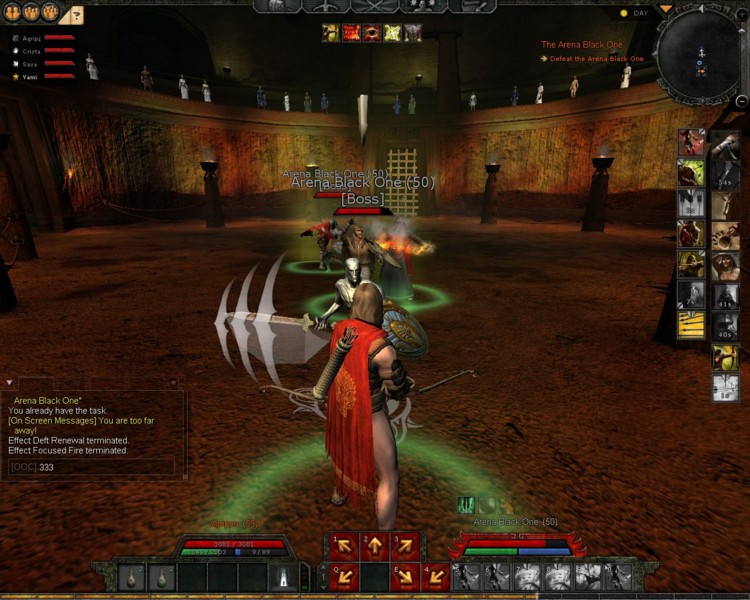Image resolution: width=750 pixels, height=600 pixels.
Task: Activate the white tower-shaped hotbar item
Action: click(x=283, y=577)
